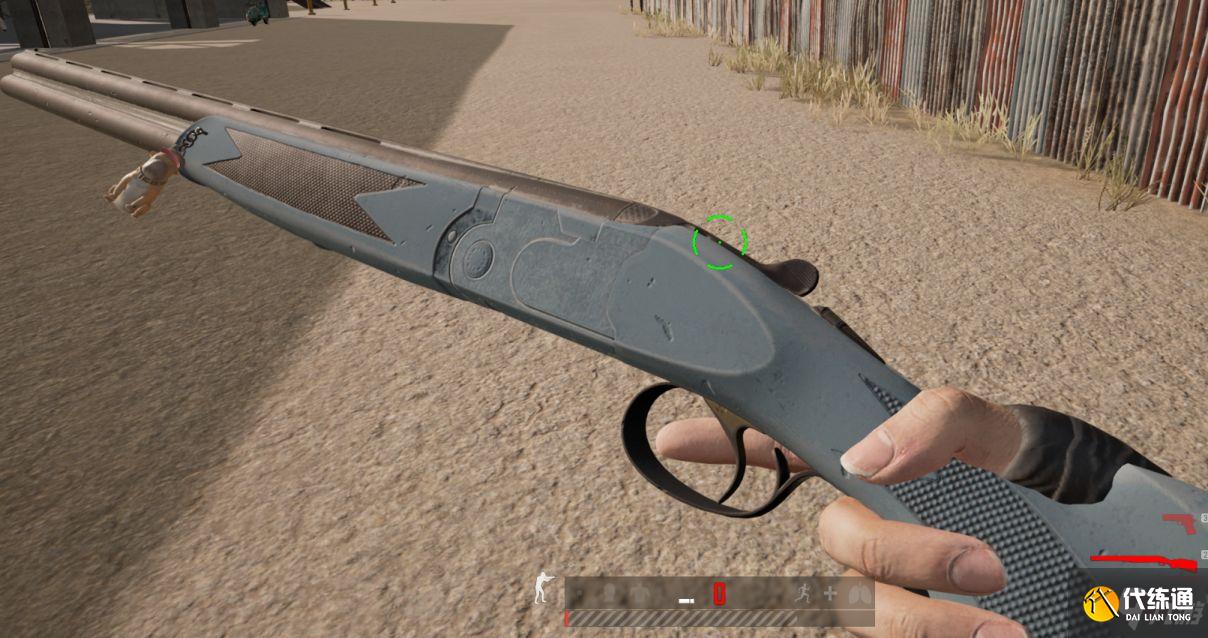1208x638 pixels.
Task: Click the running man boost icon
Action: point(802,593)
